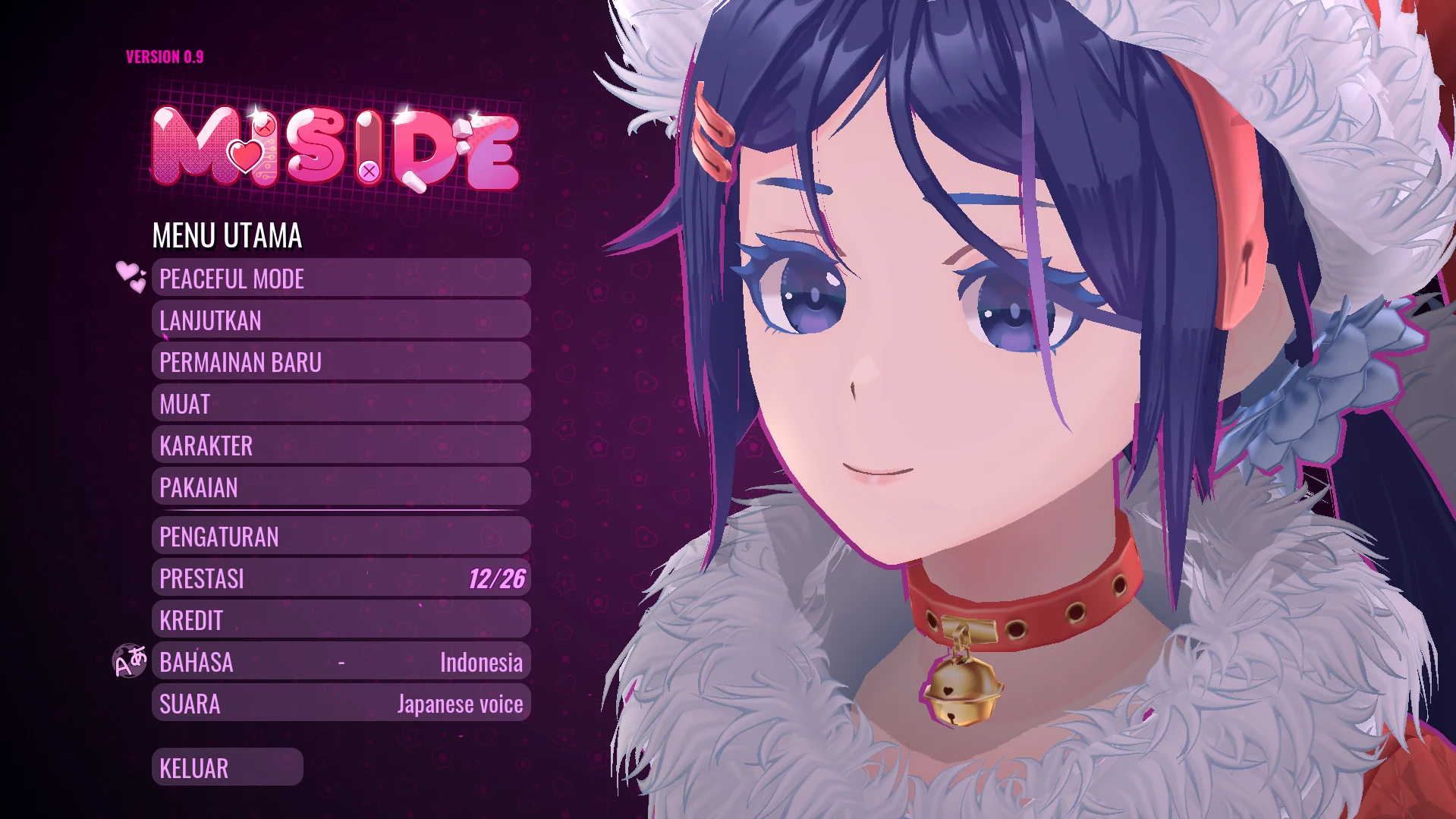This screenshot has height=819, width=1456.
Task: Click the MENU UTAMA heading
Action: (227, 236)
